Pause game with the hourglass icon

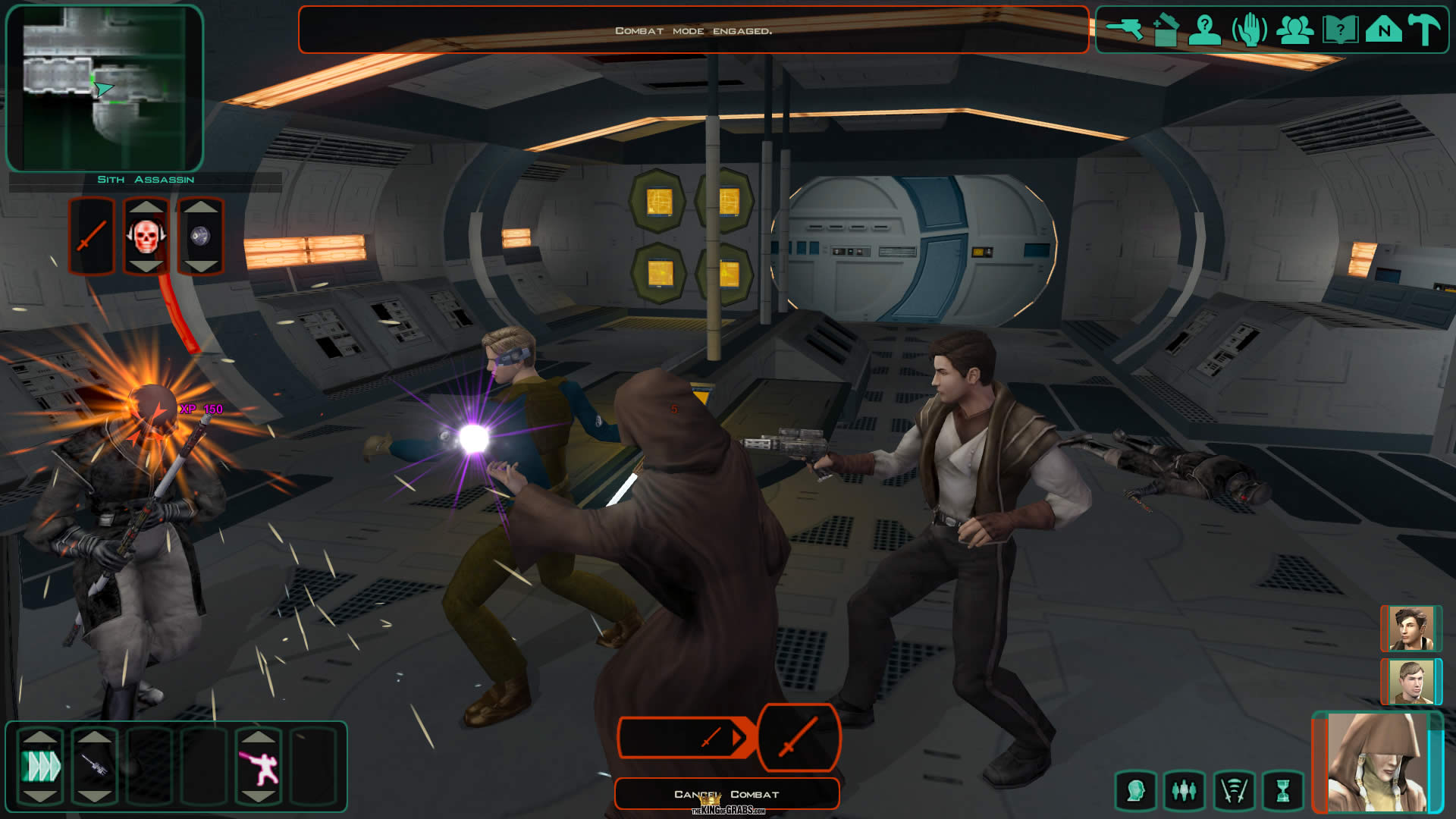click(1282, 792)
